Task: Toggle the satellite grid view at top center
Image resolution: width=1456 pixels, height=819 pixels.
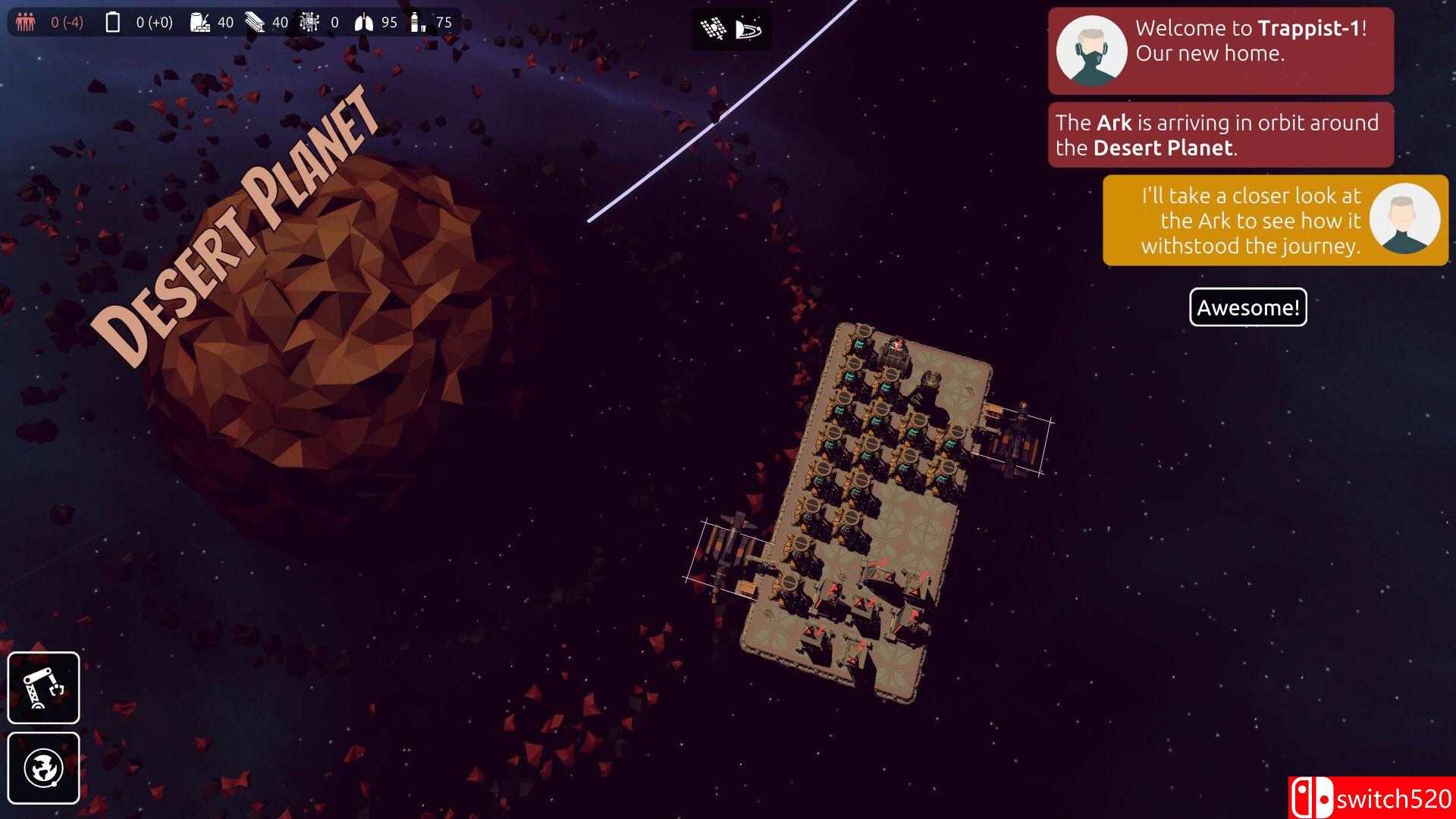Action: coord(714,29)
